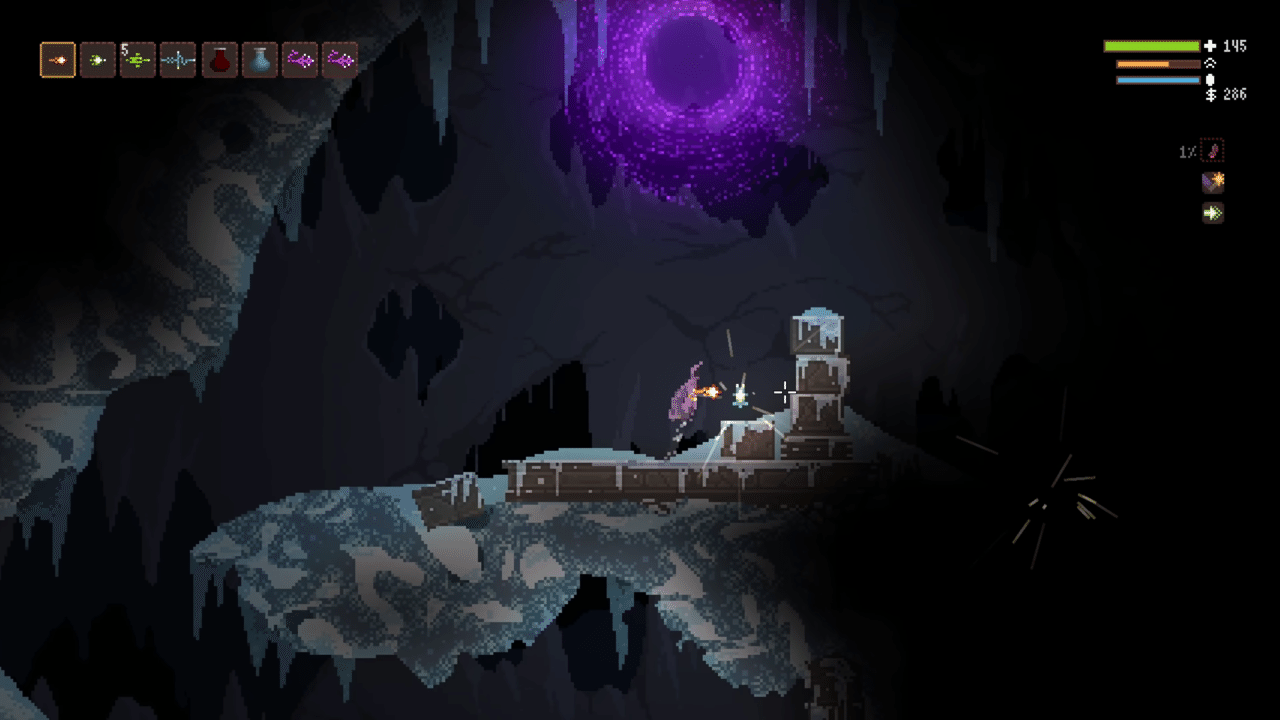The height and width of the screenshot is (720, 1280).
Task: Select the dark red potion flask
Action: pyautogui.click(x=219, y=60)
